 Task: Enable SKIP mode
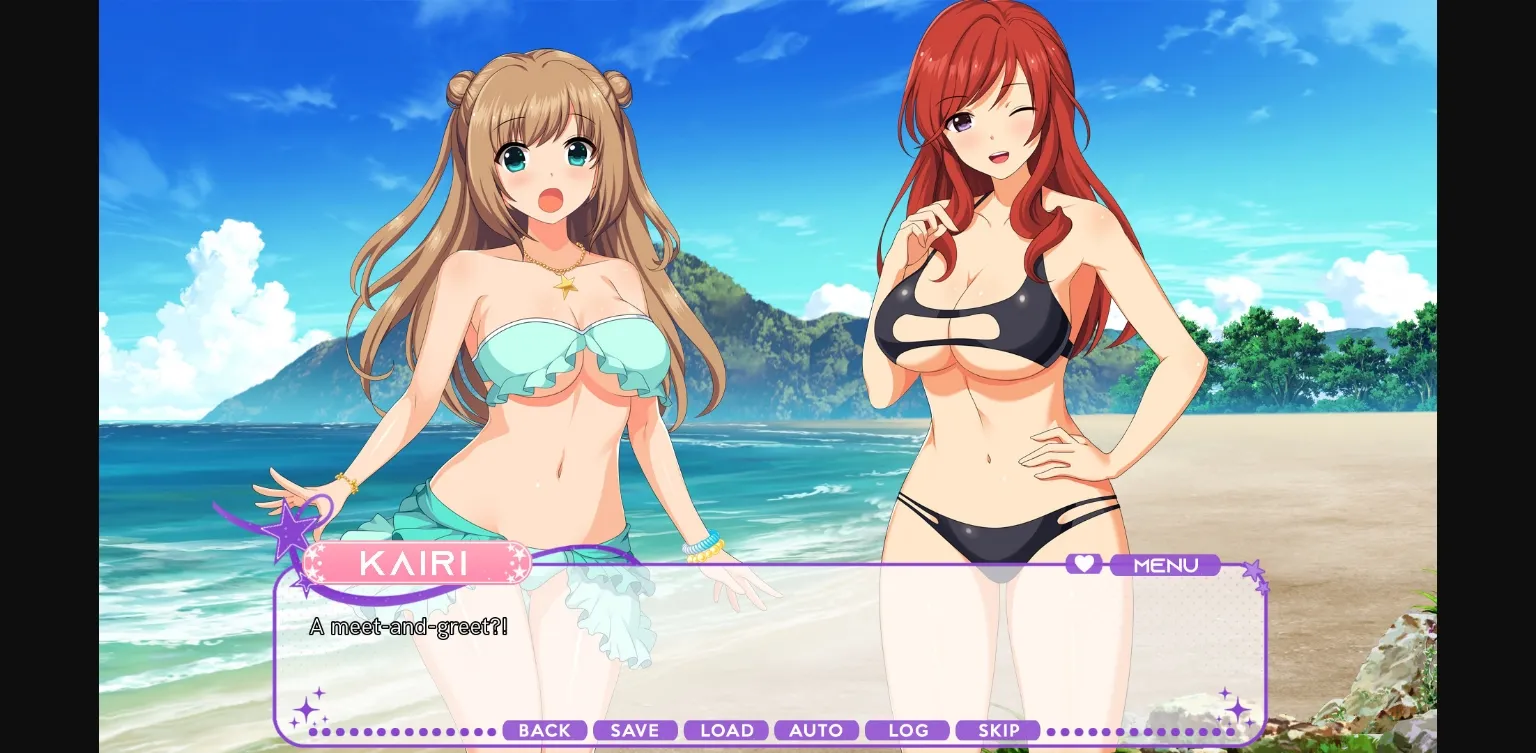[x=998, y=730]
